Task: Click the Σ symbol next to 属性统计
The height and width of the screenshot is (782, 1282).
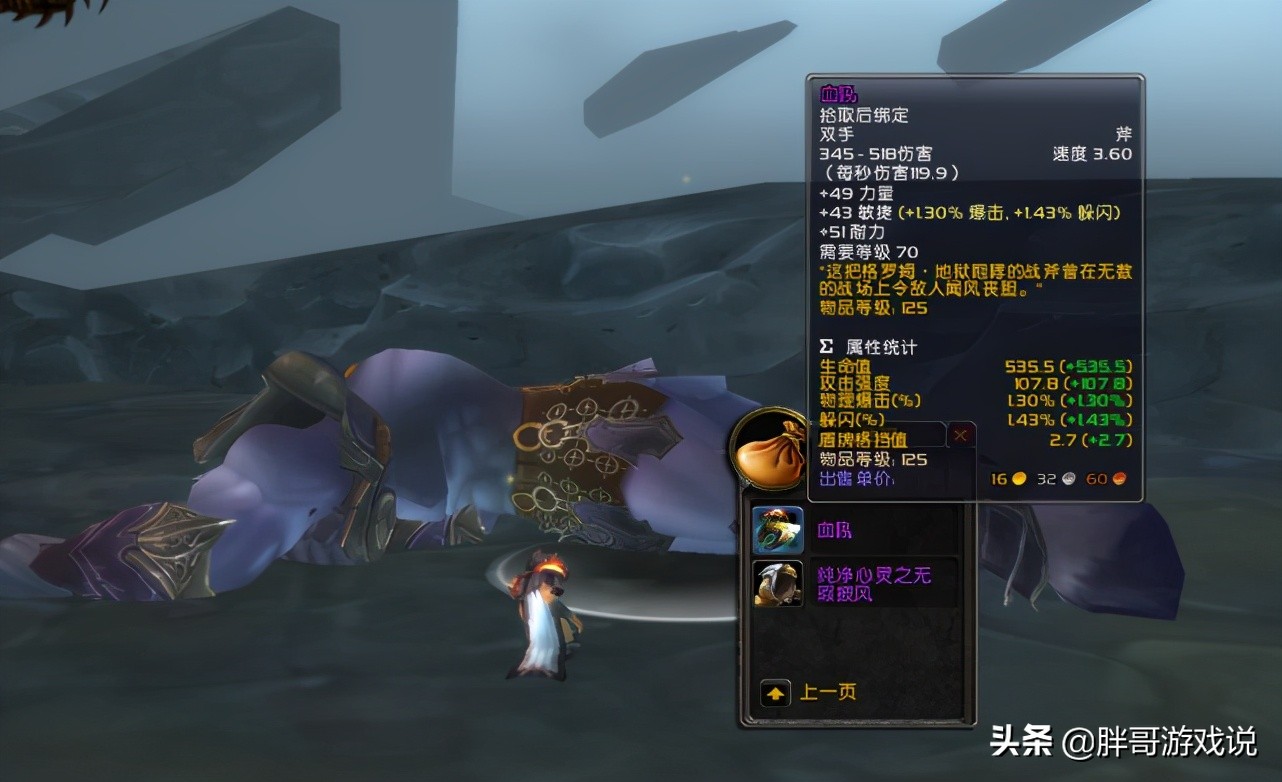Action: point(824,347)
